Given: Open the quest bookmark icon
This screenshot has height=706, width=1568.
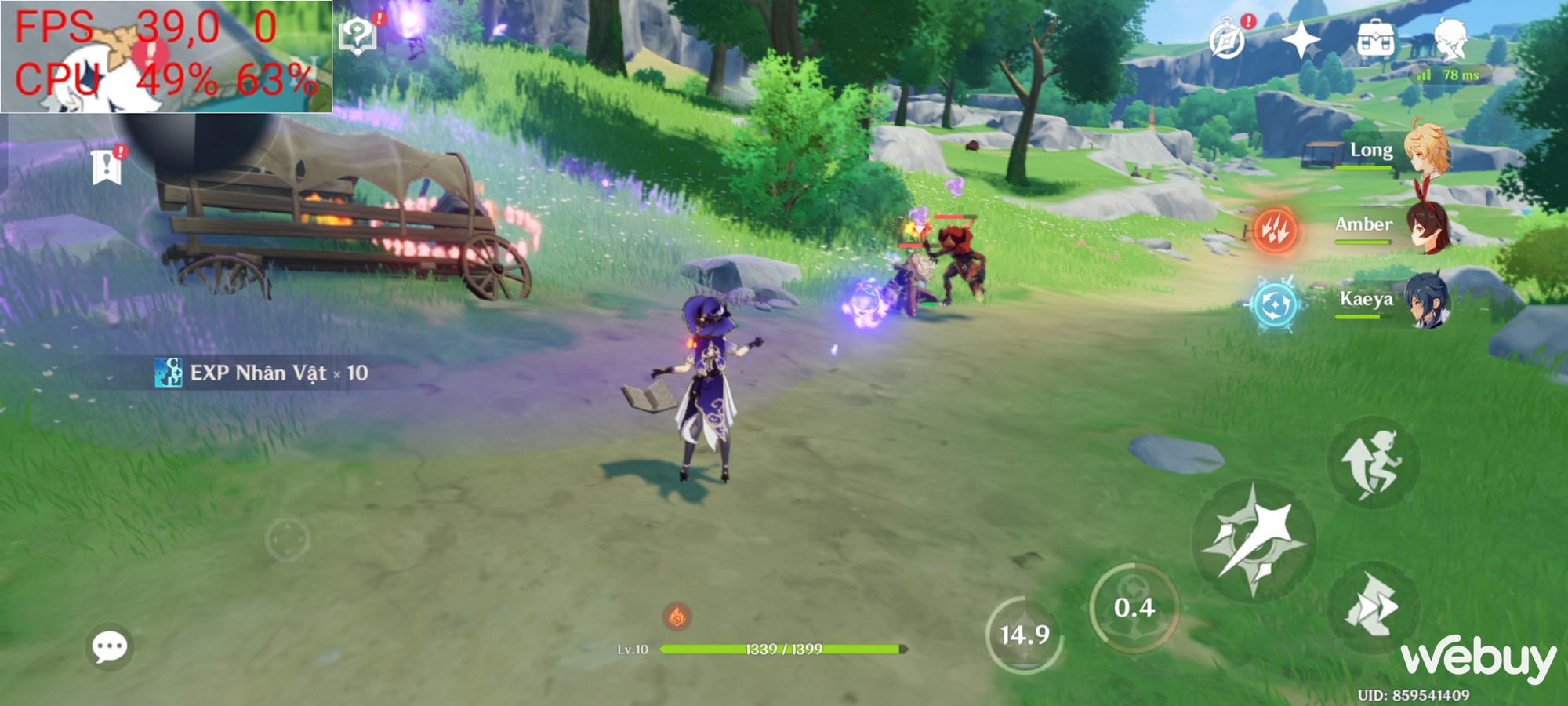Looking at the screenshot, I should pyautogui.click(x=106, y=167).
